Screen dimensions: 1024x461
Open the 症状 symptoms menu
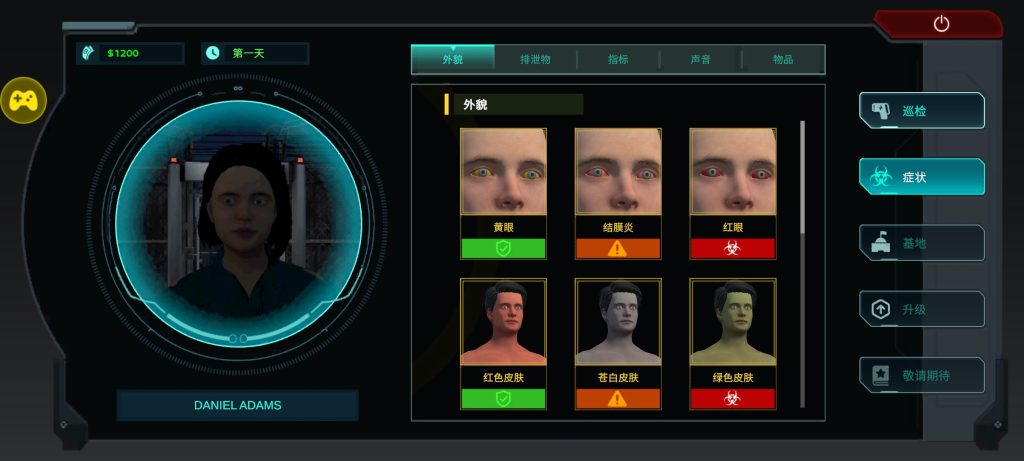coord(922,177)
